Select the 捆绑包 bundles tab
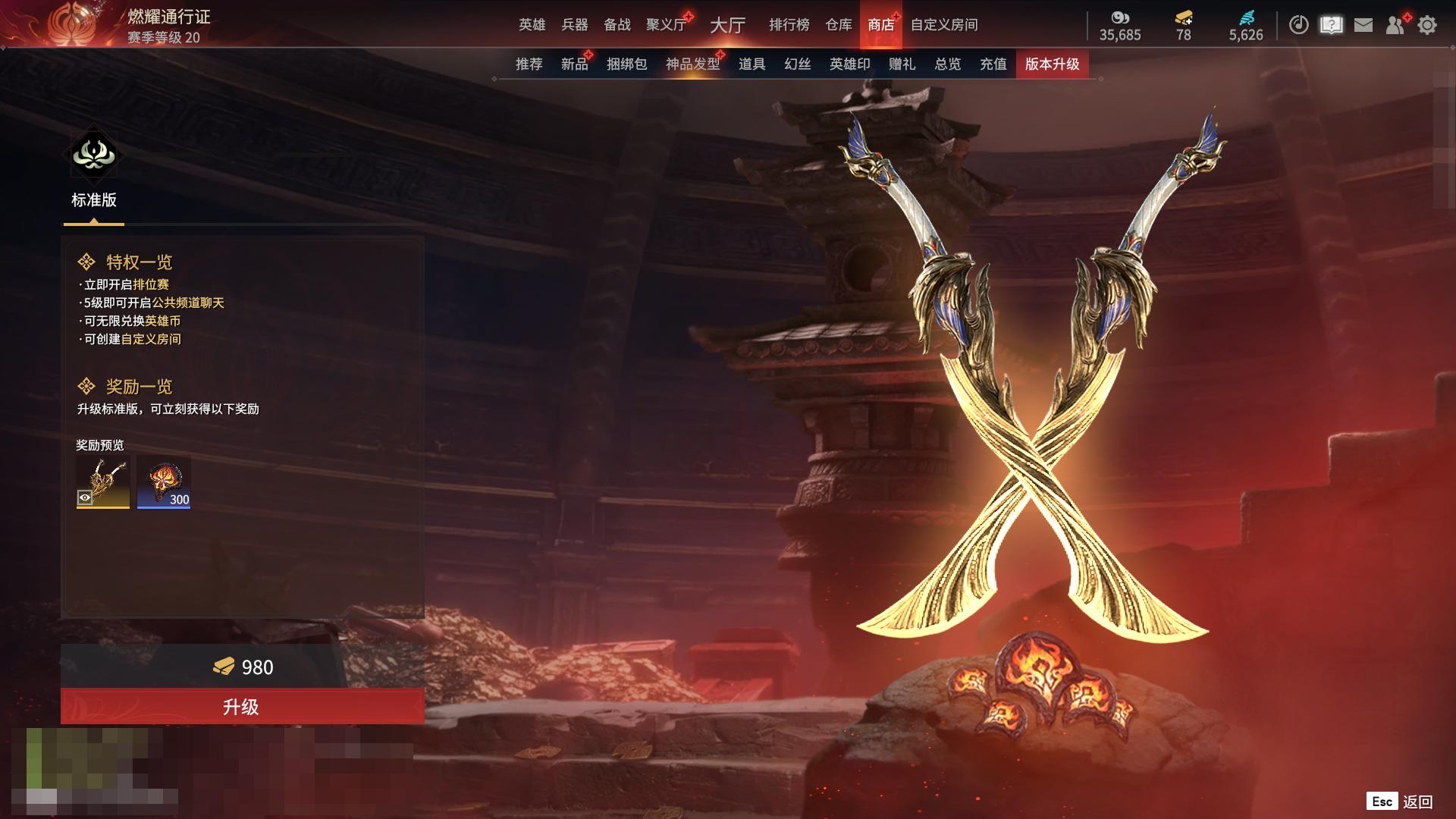Screen dimensions: 1456x819 point(626,64)
